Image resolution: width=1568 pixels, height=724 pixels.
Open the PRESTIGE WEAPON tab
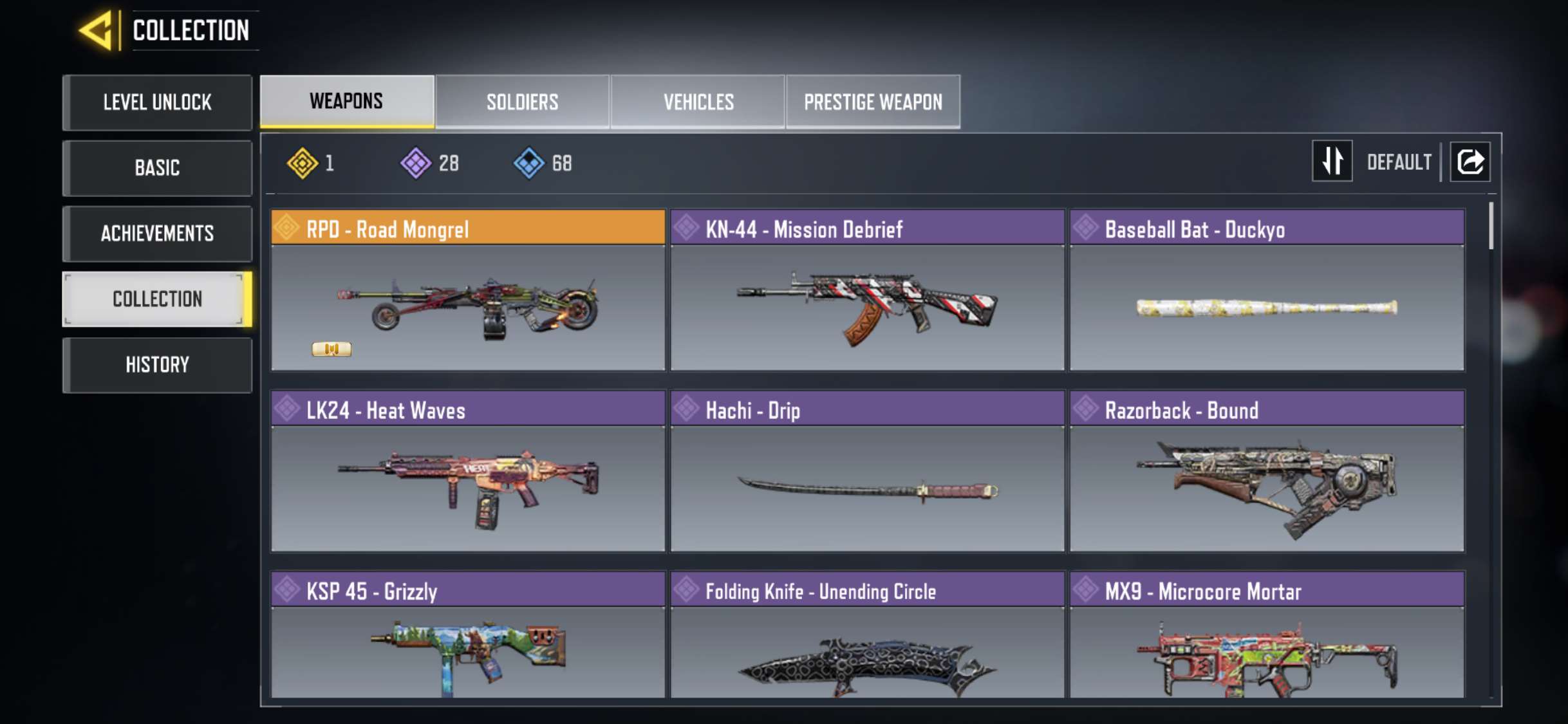[873, 101]
